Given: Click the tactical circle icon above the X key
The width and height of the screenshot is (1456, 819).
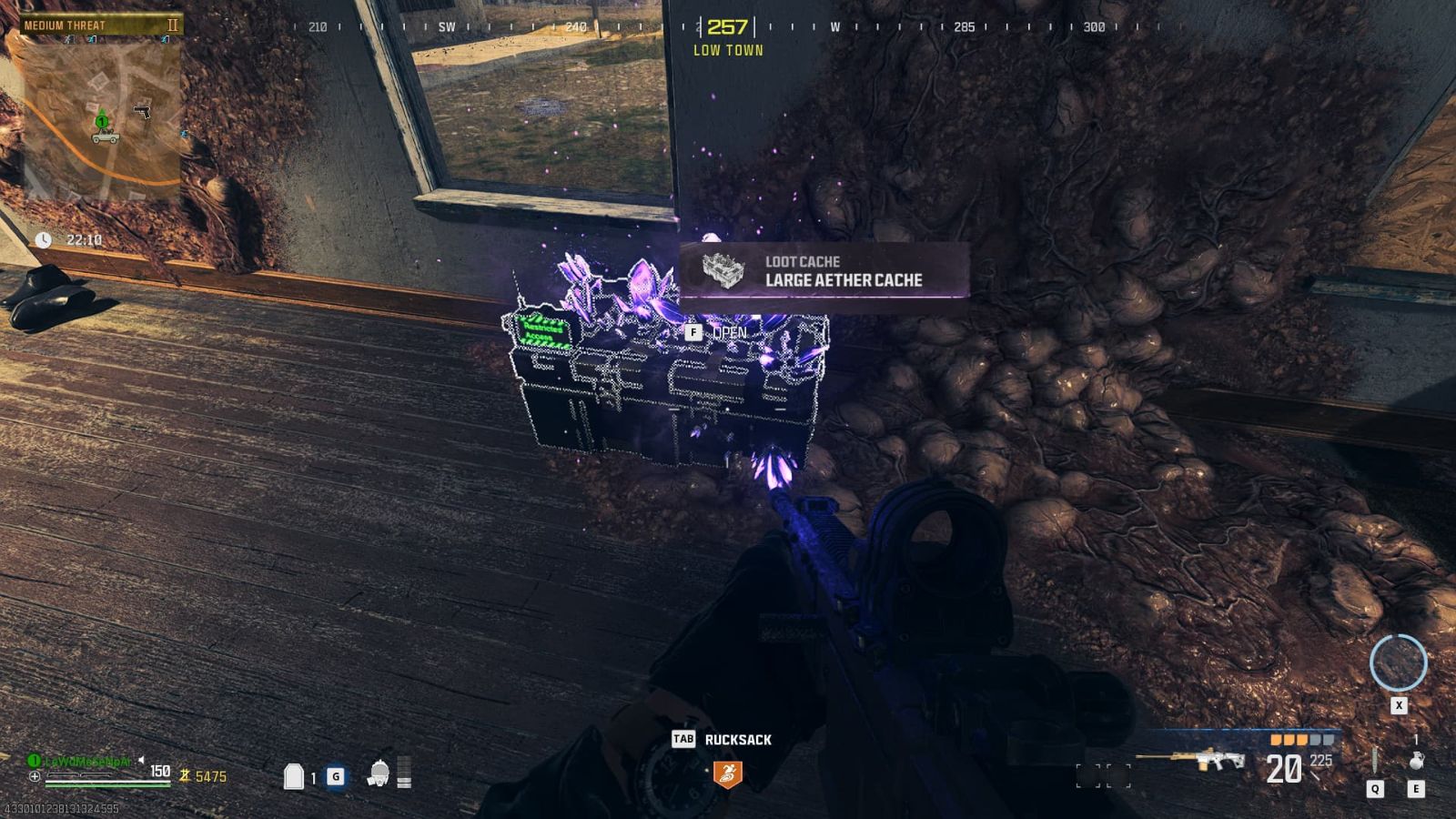Looking at the screenshot, I should tap(1399, 662).
